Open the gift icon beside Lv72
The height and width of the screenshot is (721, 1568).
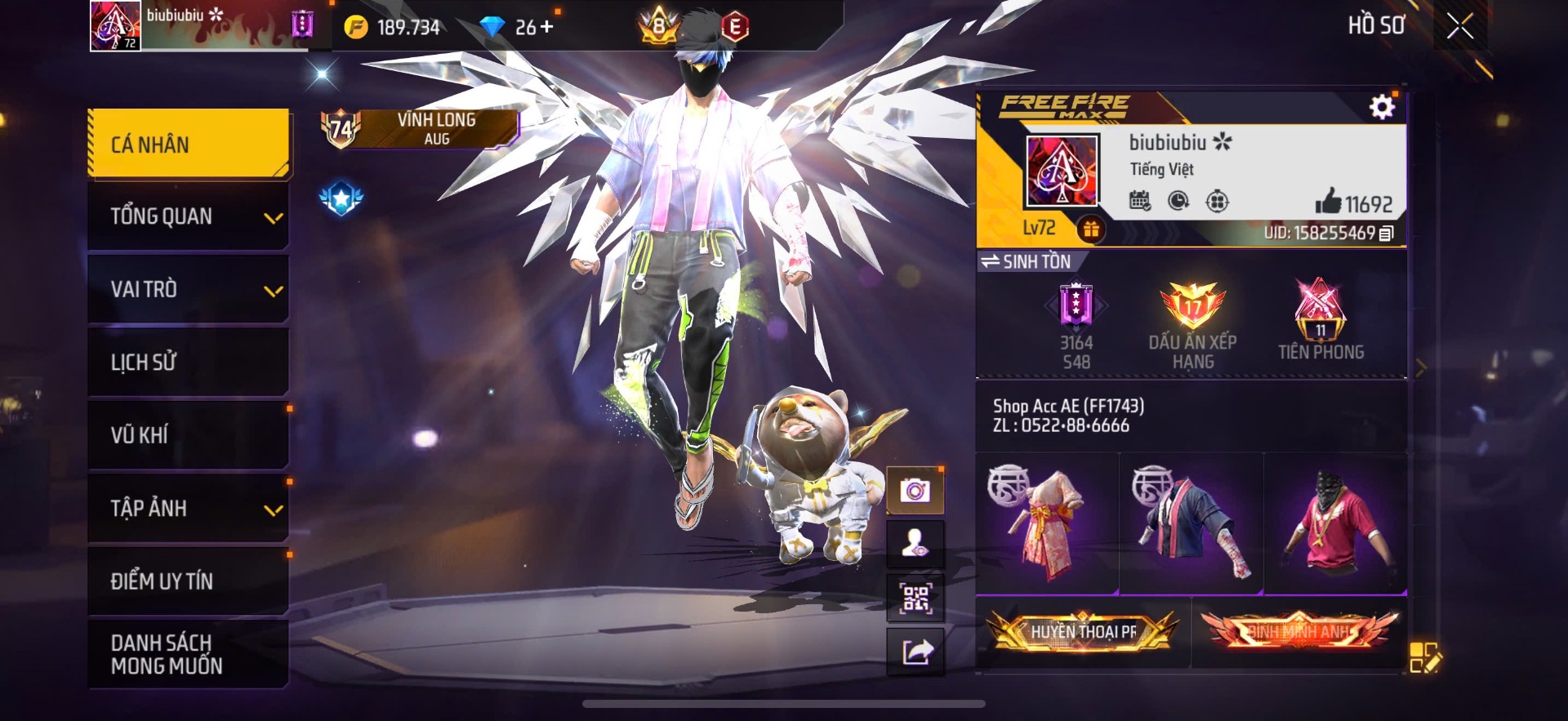[x=1090, y=229]
